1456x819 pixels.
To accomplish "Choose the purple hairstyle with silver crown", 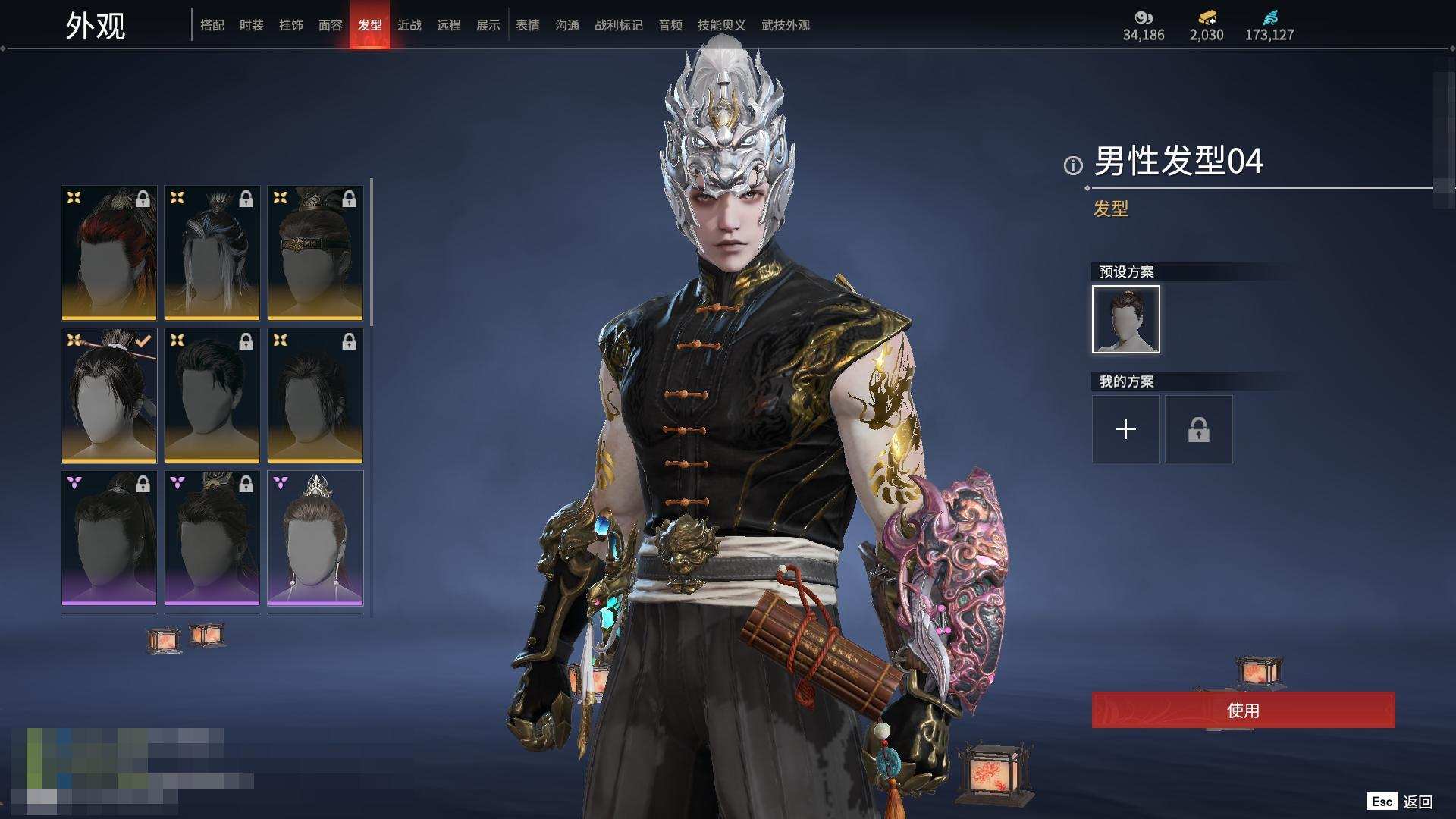I will (x=315, y=538).
